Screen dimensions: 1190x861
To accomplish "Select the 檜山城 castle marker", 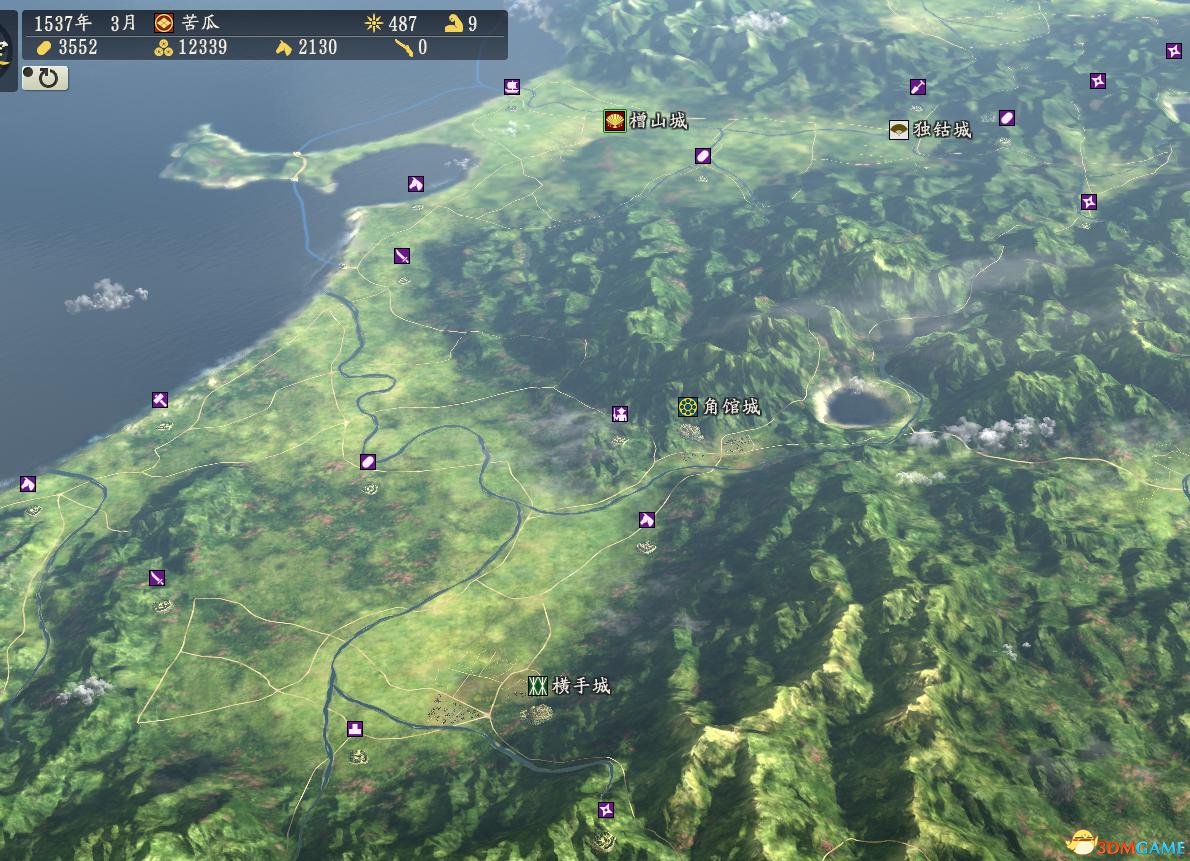I will point(615,122).
